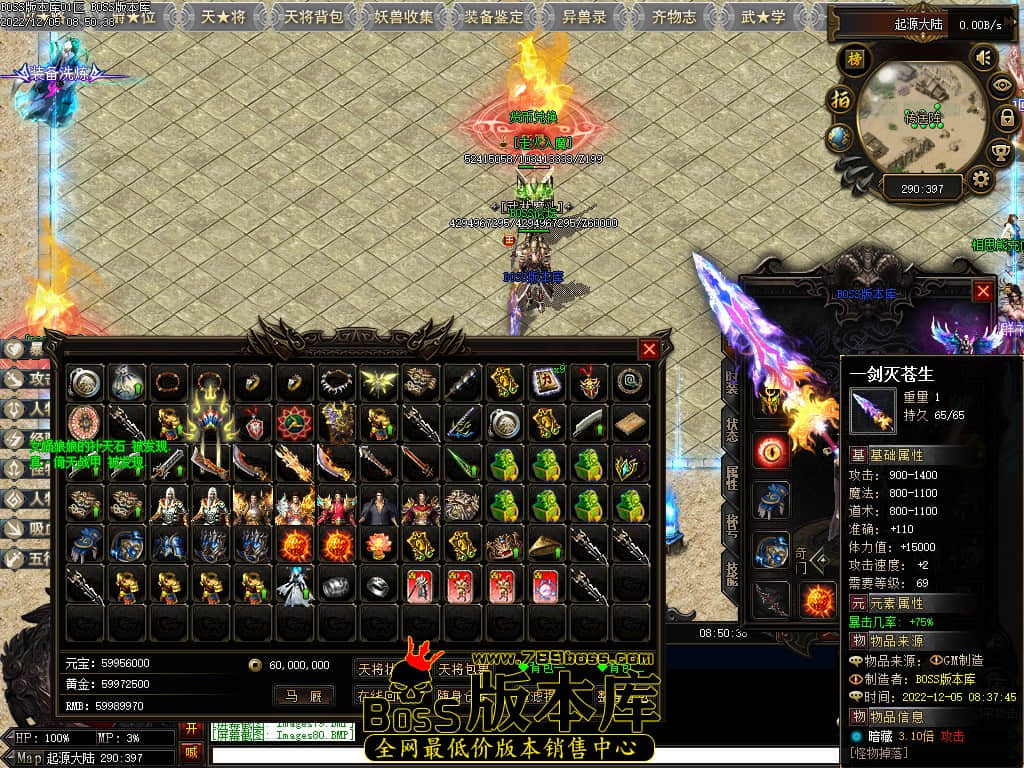Open the 天将背包 top menu
The height and width of the screenshot is (768, 1024).
314,16
